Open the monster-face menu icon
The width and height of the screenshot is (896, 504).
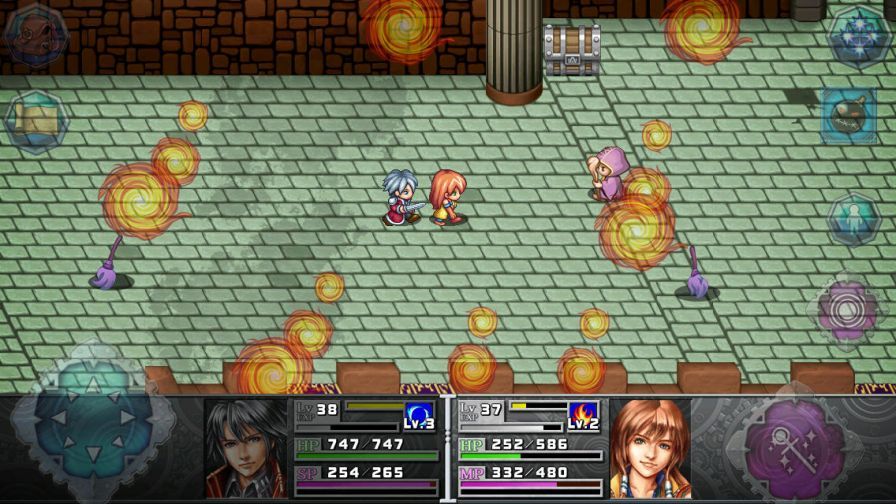click(x=33, y=32)
